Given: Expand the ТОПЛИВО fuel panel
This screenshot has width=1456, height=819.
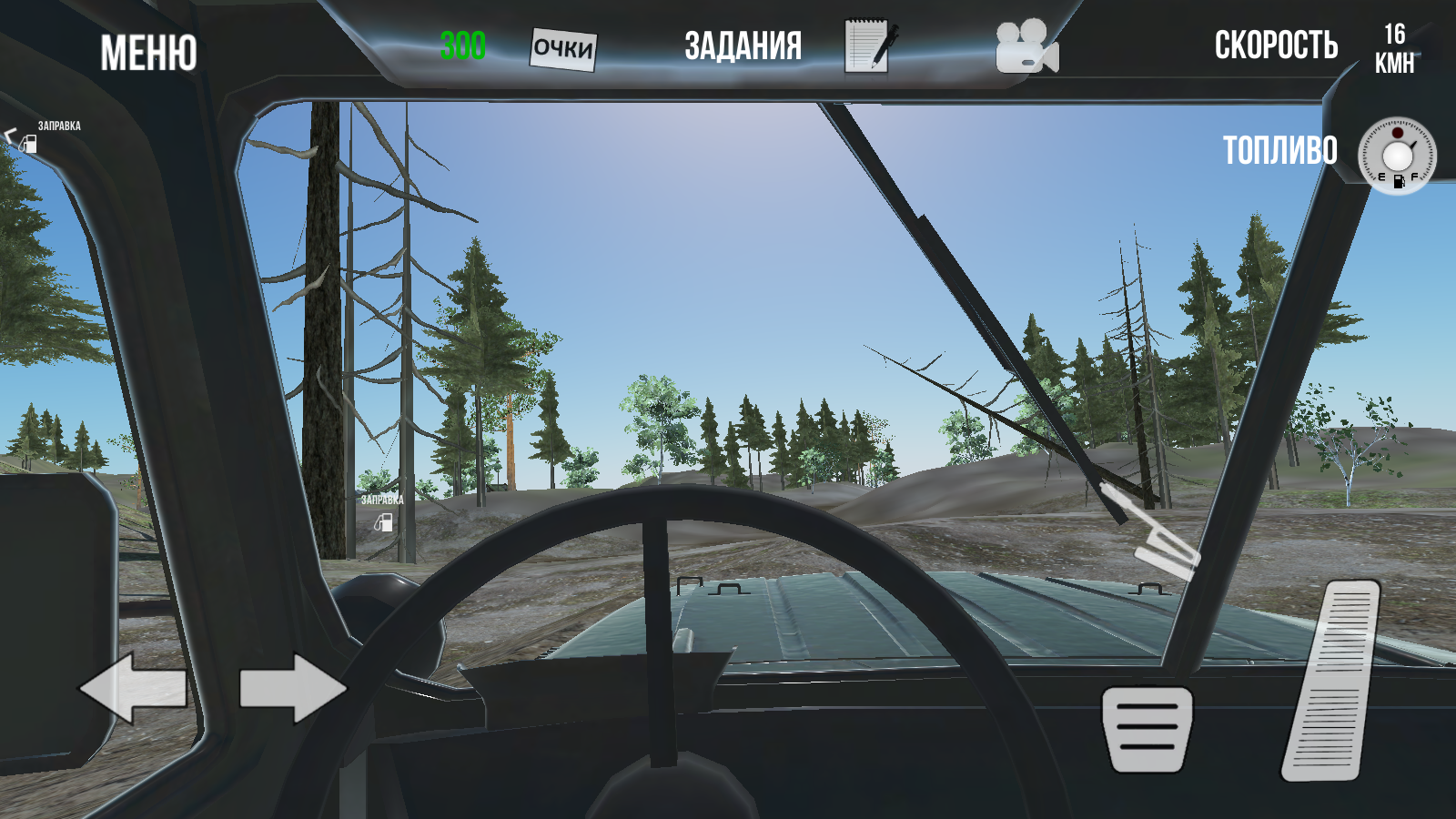Looking at the screenshot, I should point(1280,150).
